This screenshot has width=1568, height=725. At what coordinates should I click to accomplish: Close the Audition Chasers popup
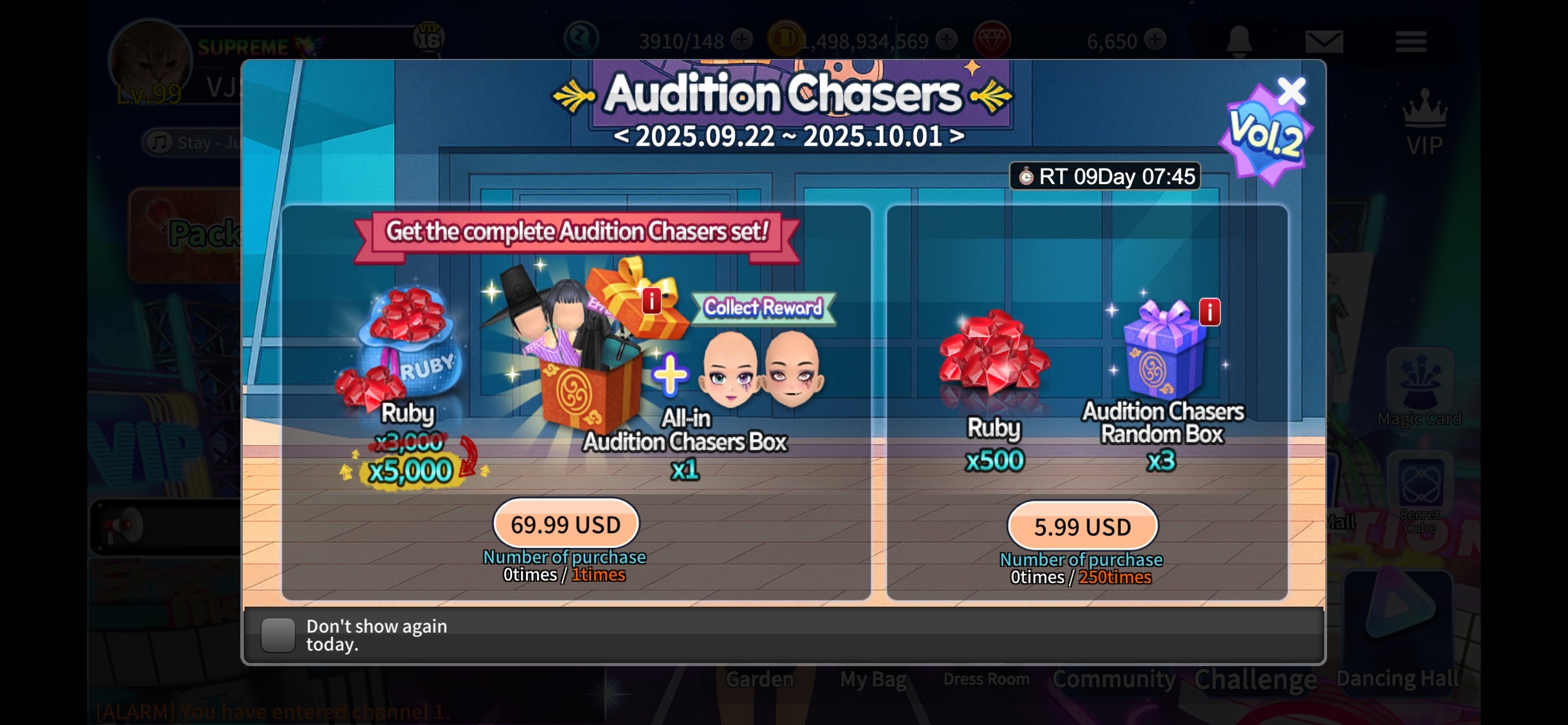1291,92
